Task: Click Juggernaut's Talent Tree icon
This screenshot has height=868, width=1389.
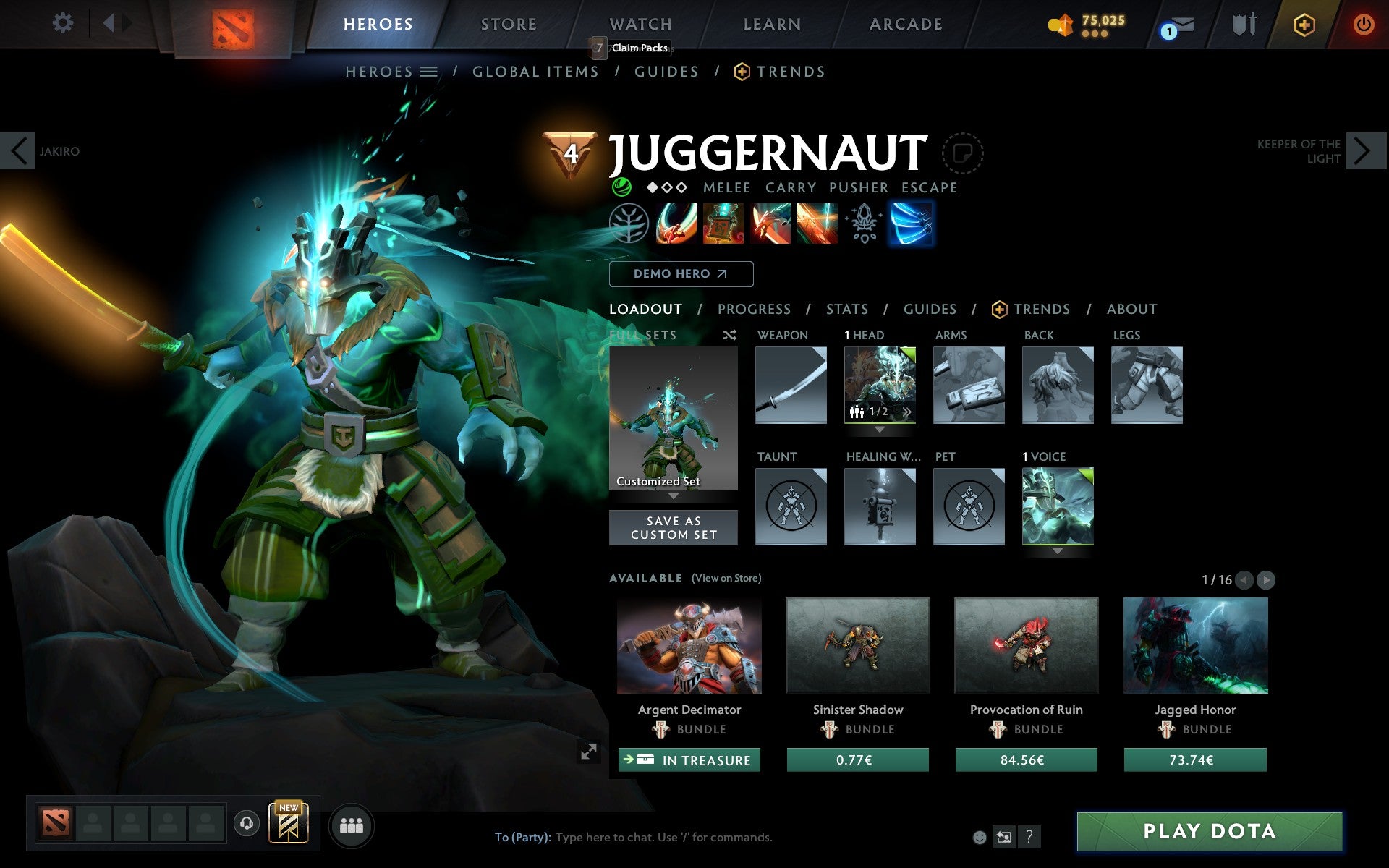Action: click(630, 224)
